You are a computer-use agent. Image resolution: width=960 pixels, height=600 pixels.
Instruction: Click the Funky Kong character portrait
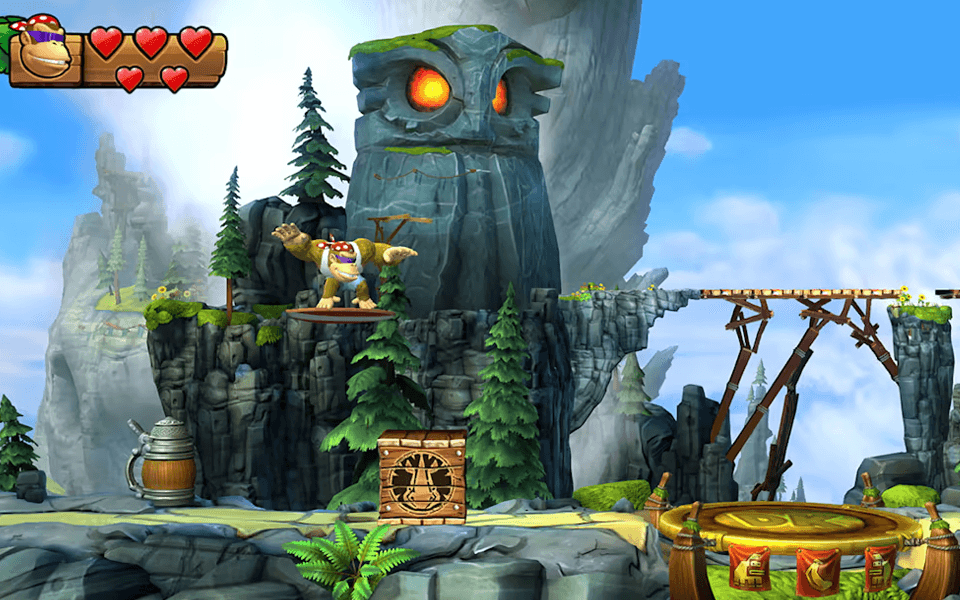point(45,48)
